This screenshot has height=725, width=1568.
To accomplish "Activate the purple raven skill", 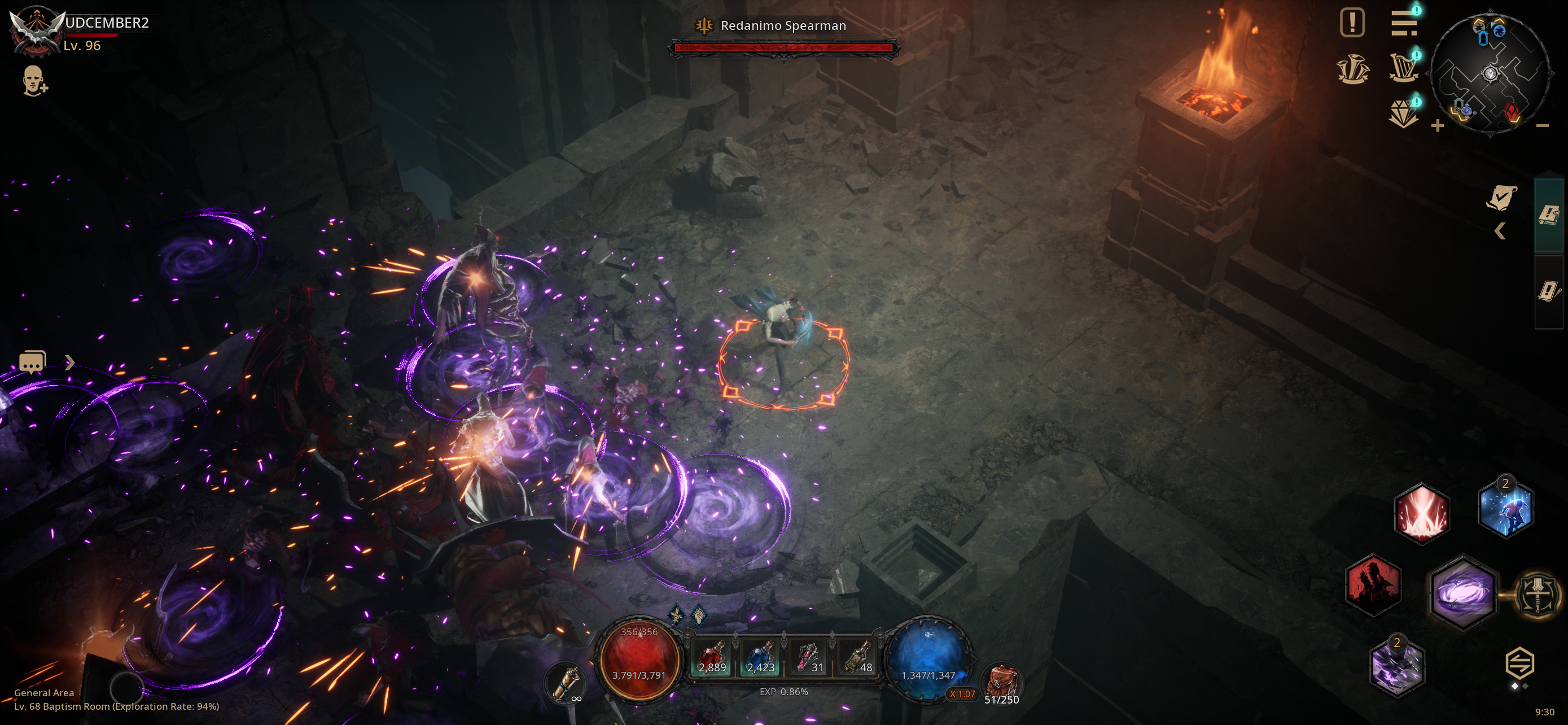I will click(x=1397, y=667).
